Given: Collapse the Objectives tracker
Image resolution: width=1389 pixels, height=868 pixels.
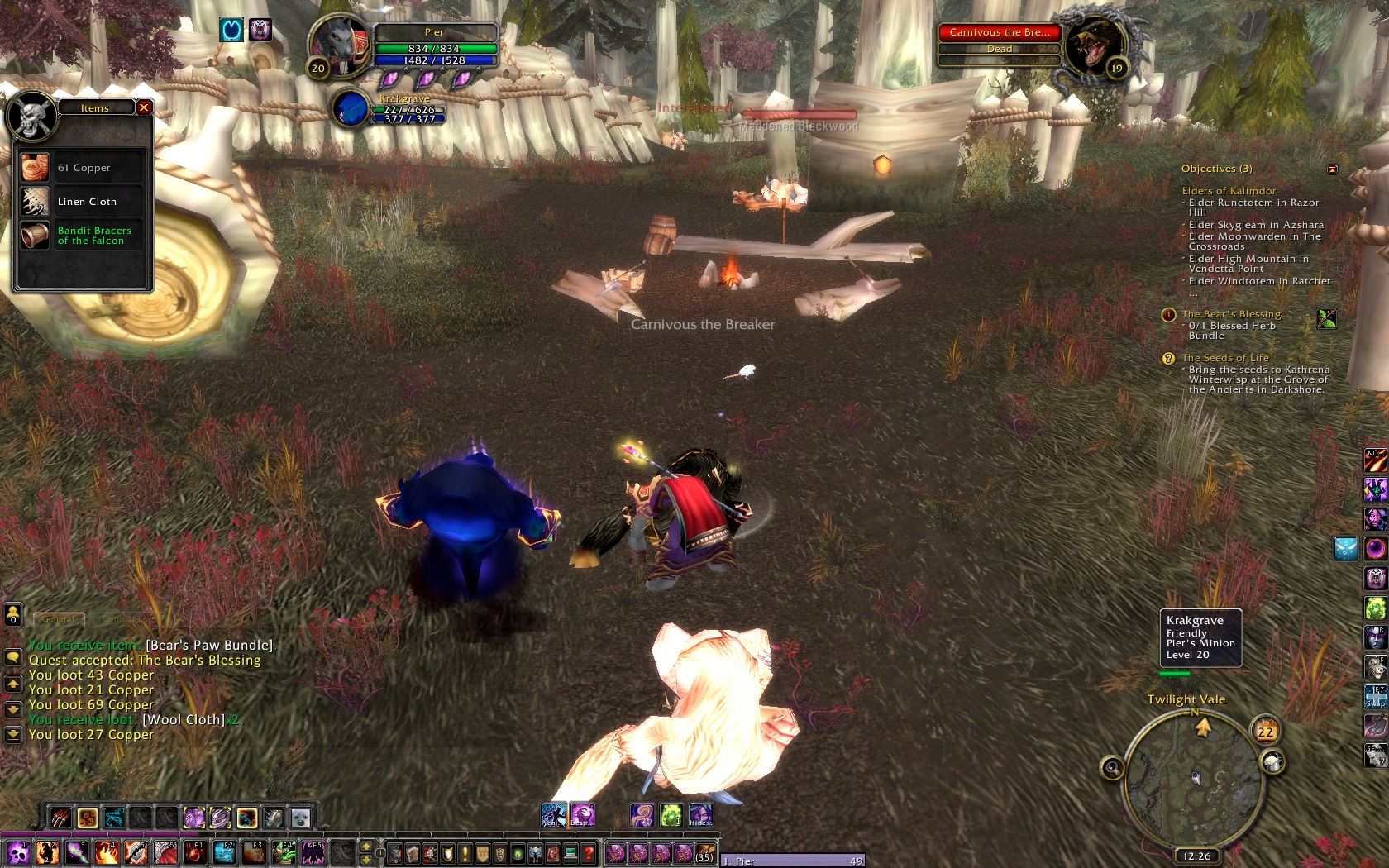Looking at the screenshot, I should [1332, 169].
